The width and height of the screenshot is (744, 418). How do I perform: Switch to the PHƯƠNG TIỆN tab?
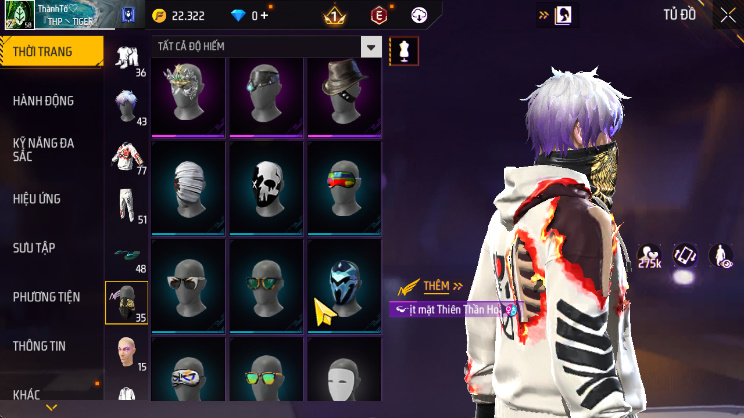[46, 297]
